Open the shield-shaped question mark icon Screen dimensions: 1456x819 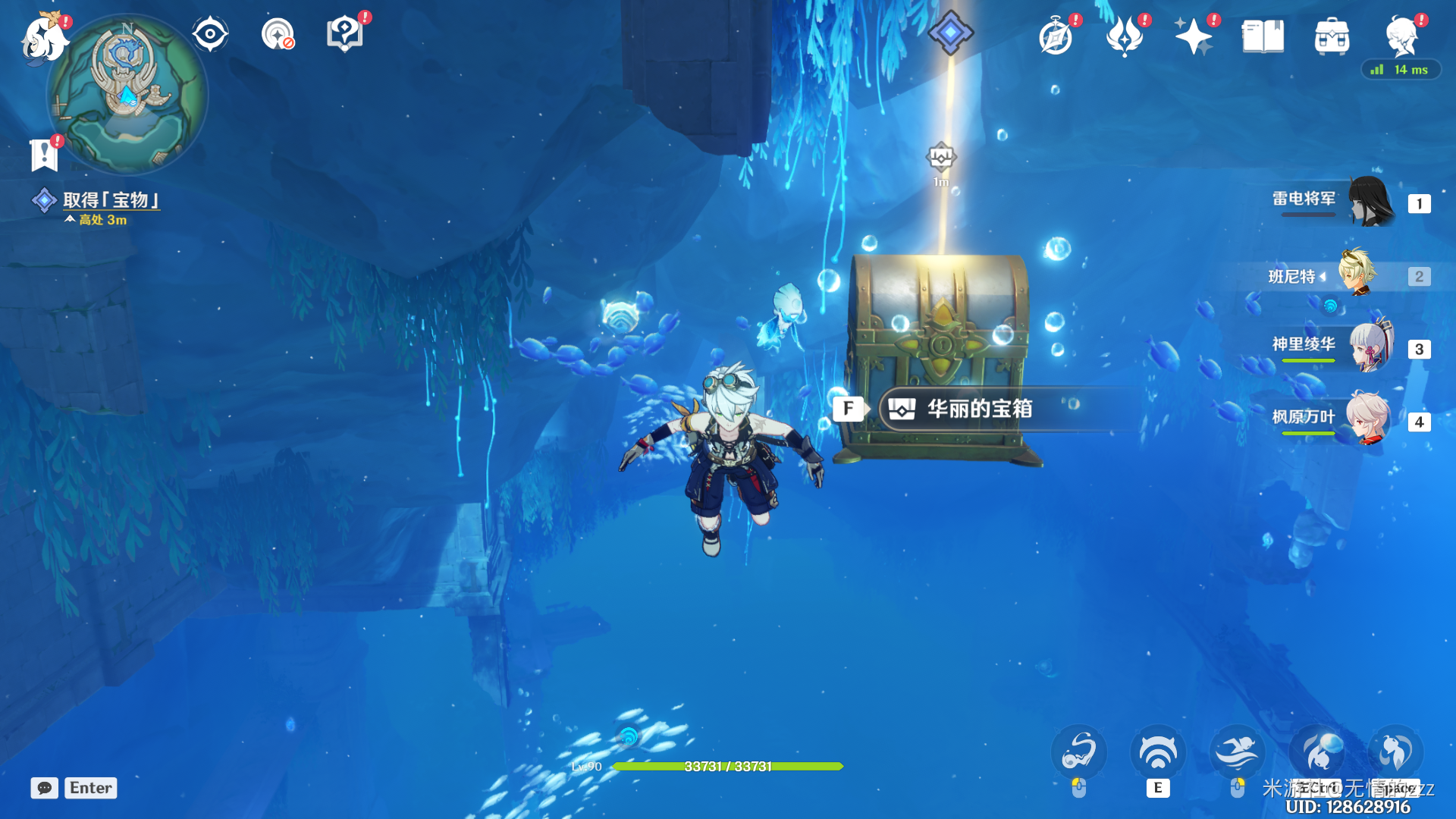[x=344, y=34]
